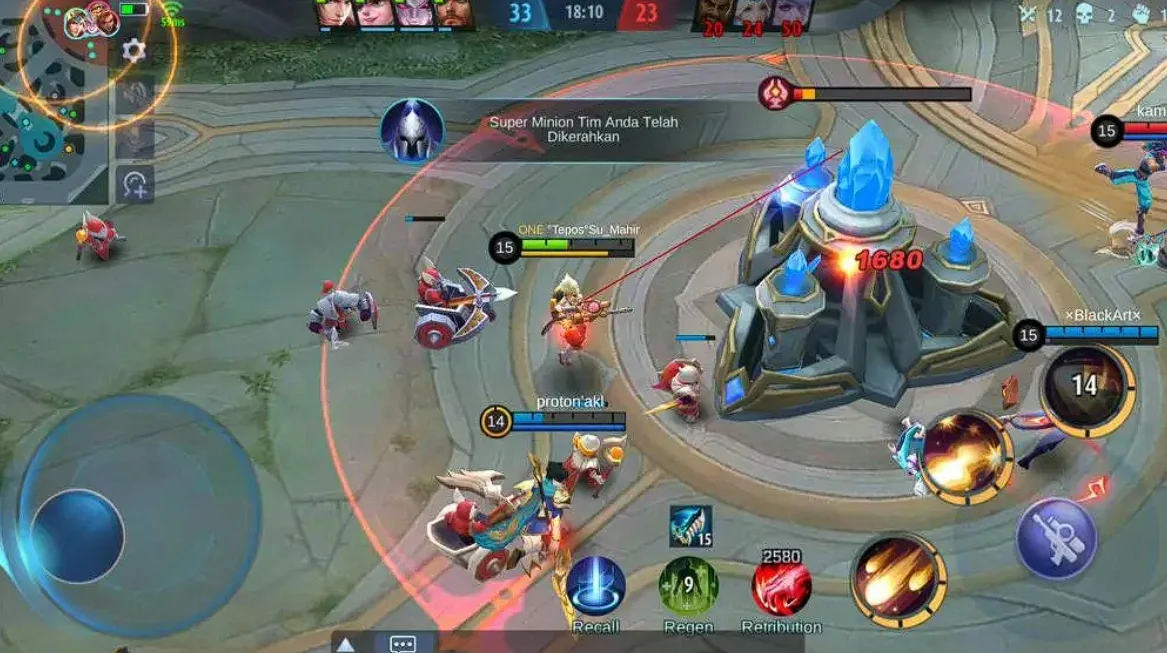The width and height of the screenshot is (1167, 653).
Task: Click the hero lock button with plus sign
Action: tap(135, 183)
